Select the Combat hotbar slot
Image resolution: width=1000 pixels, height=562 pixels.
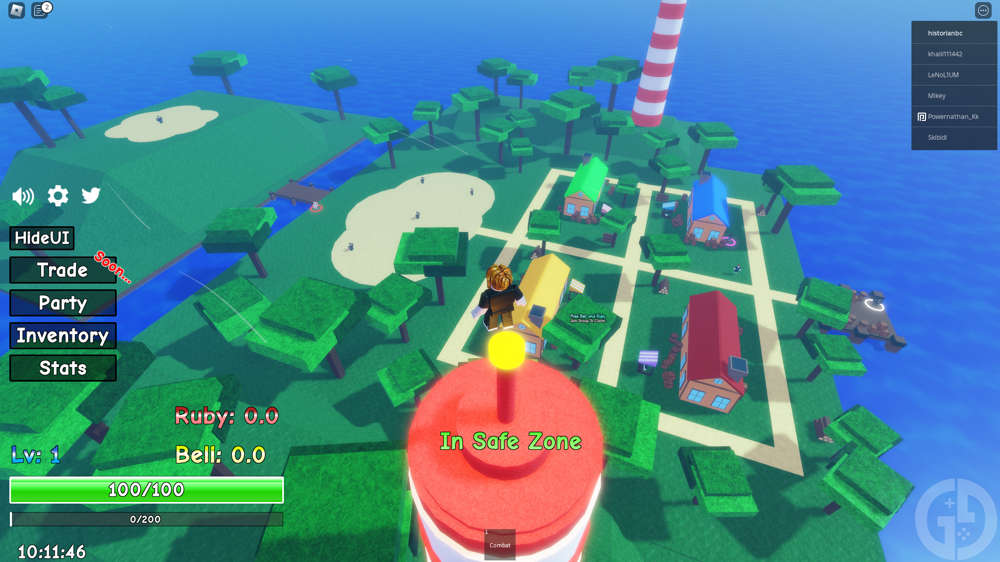[x=500, y=544]
